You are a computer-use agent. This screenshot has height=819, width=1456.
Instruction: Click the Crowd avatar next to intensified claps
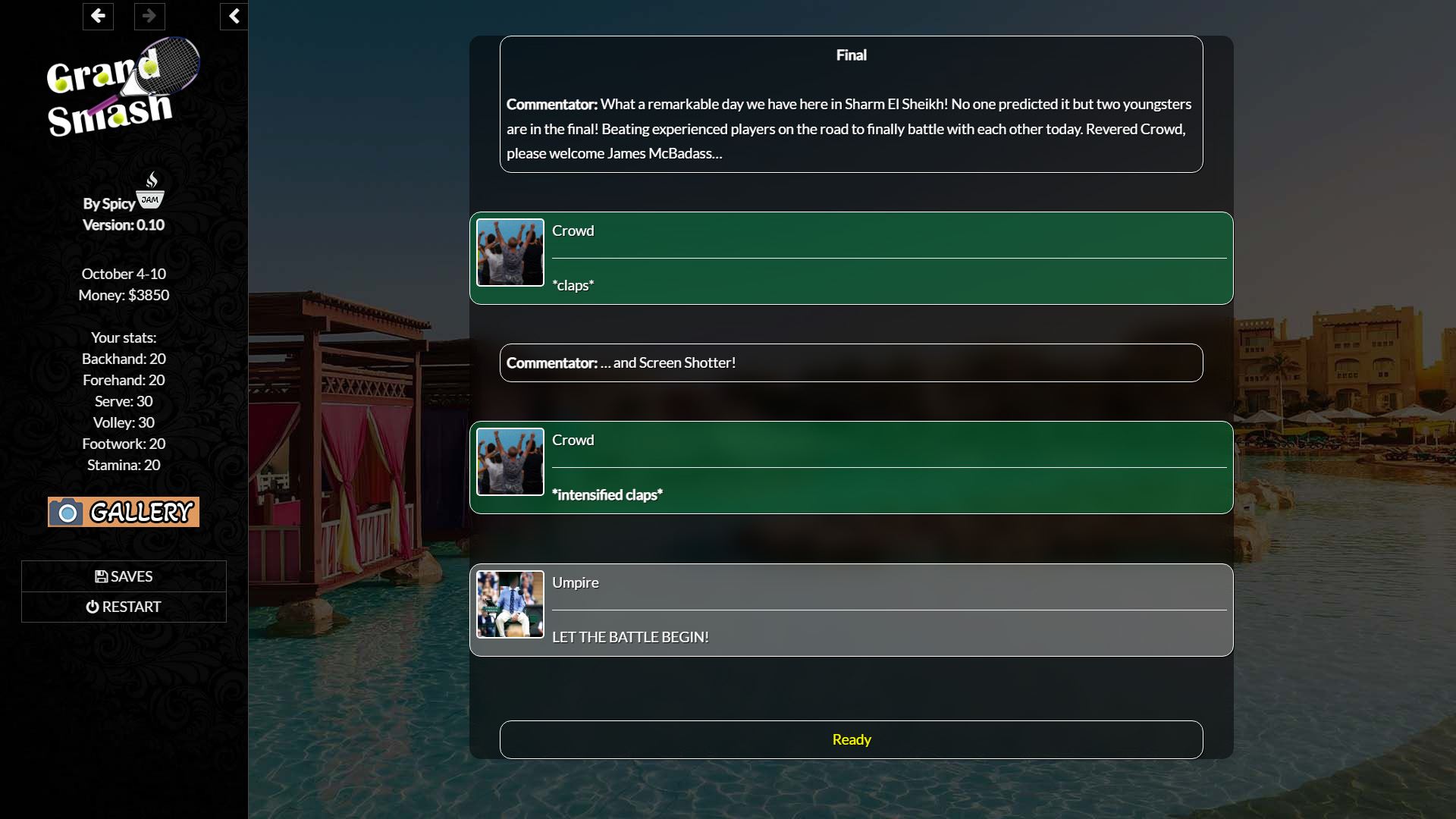510,462
